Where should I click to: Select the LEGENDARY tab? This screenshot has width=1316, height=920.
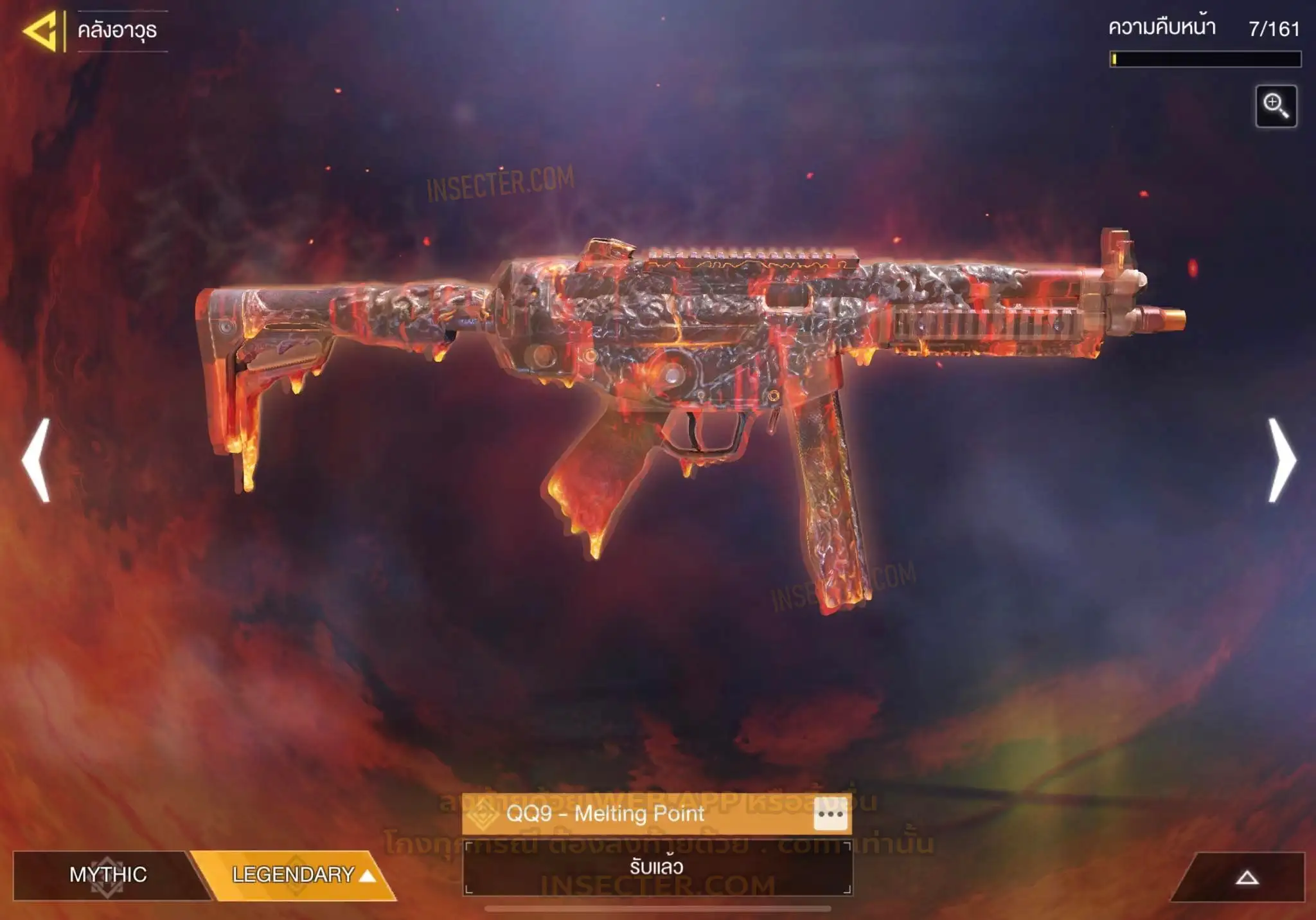click(x=296, y=874)
